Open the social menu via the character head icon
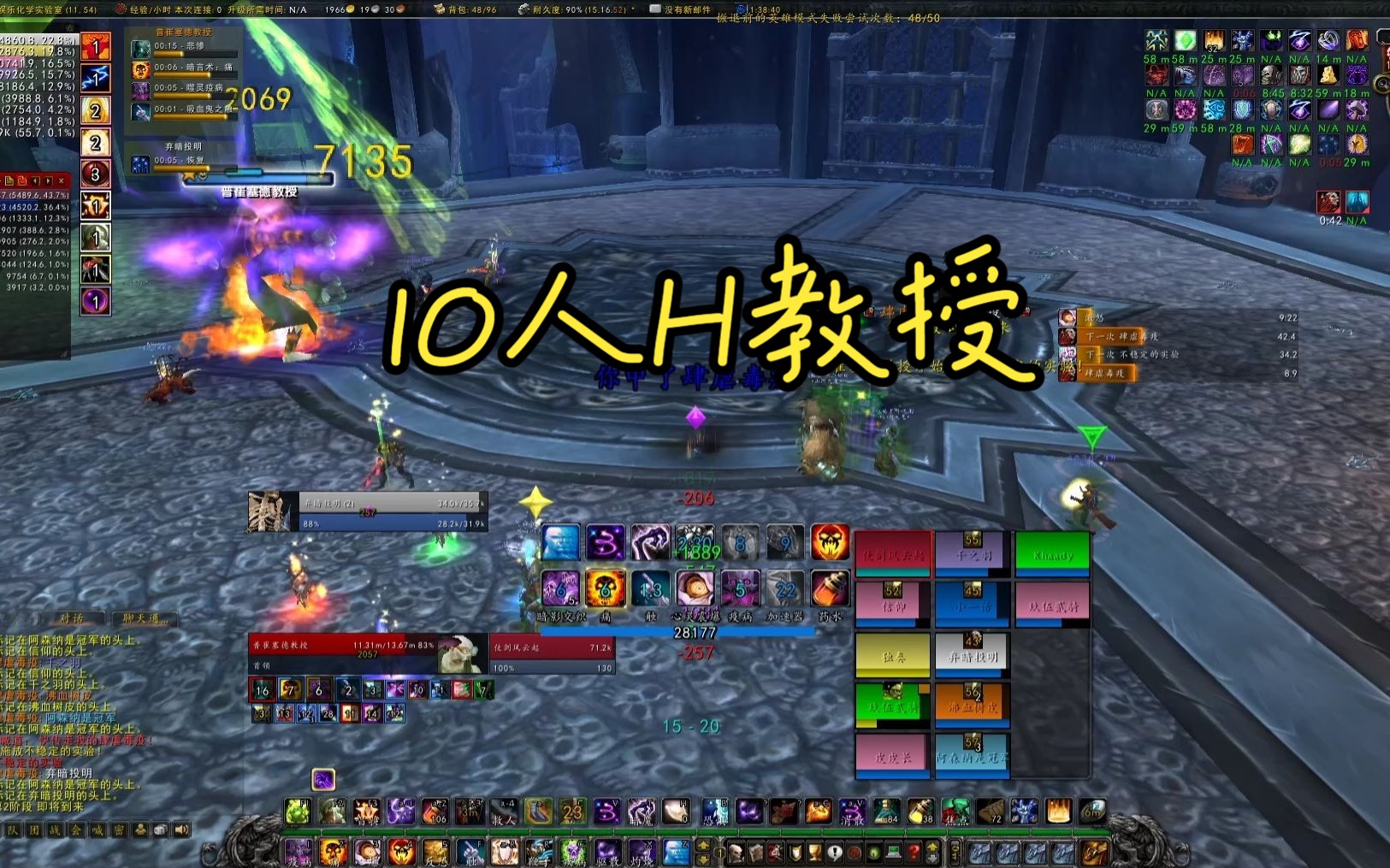Viewport: 1390px width, 868px height. pos(140,830)
